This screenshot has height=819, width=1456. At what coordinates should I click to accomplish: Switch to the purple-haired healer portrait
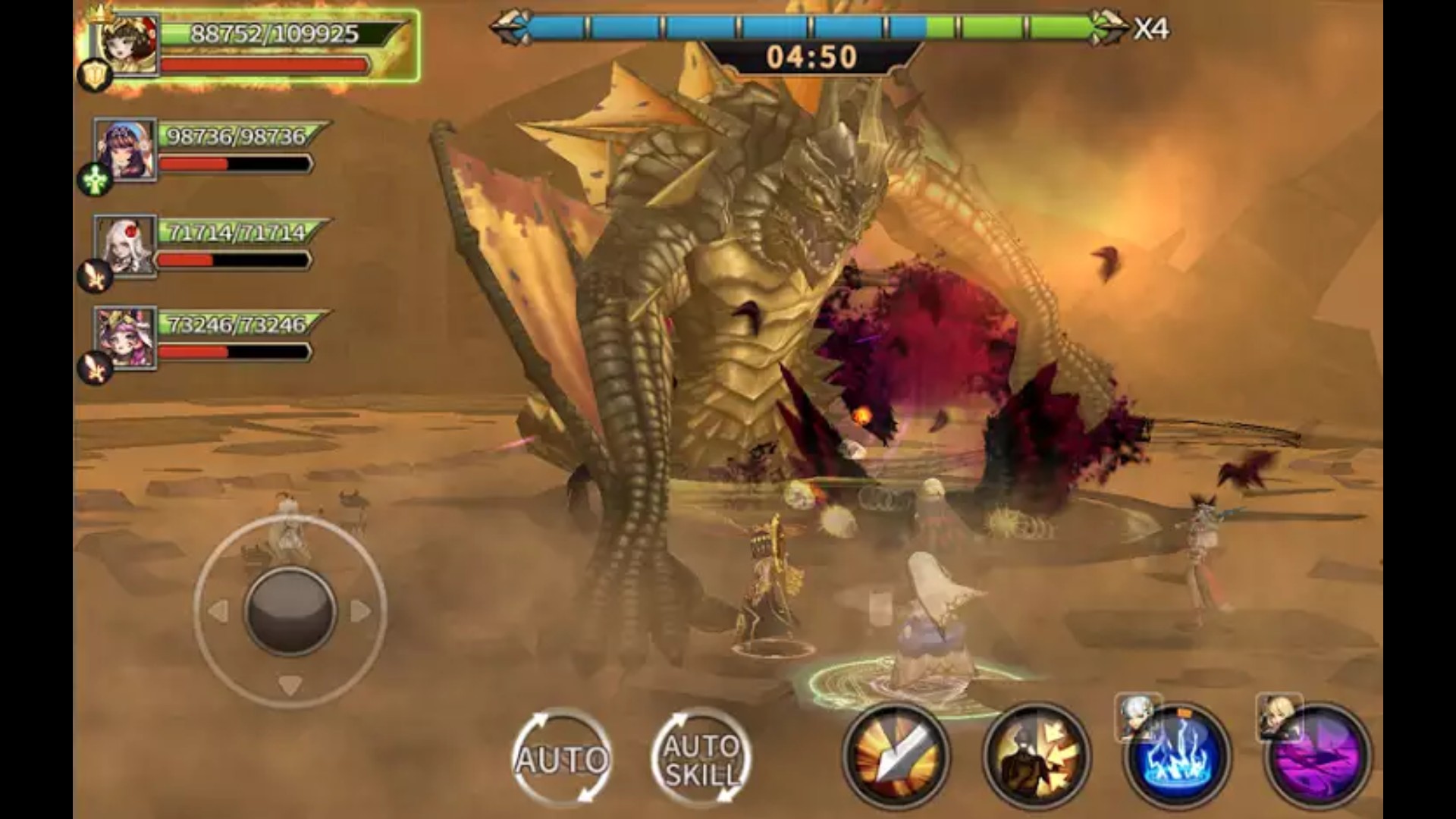tap(126, 149)
